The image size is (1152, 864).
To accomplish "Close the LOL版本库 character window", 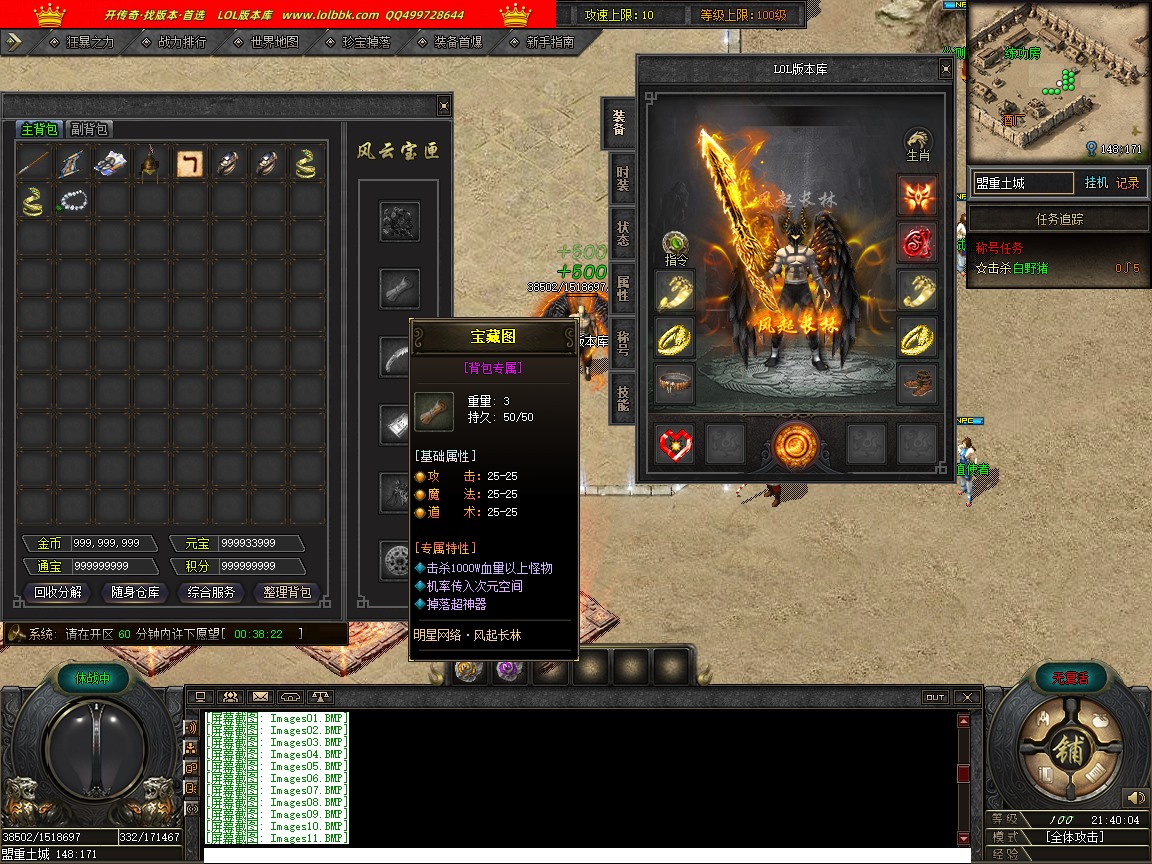I will [x=945, y=69].
